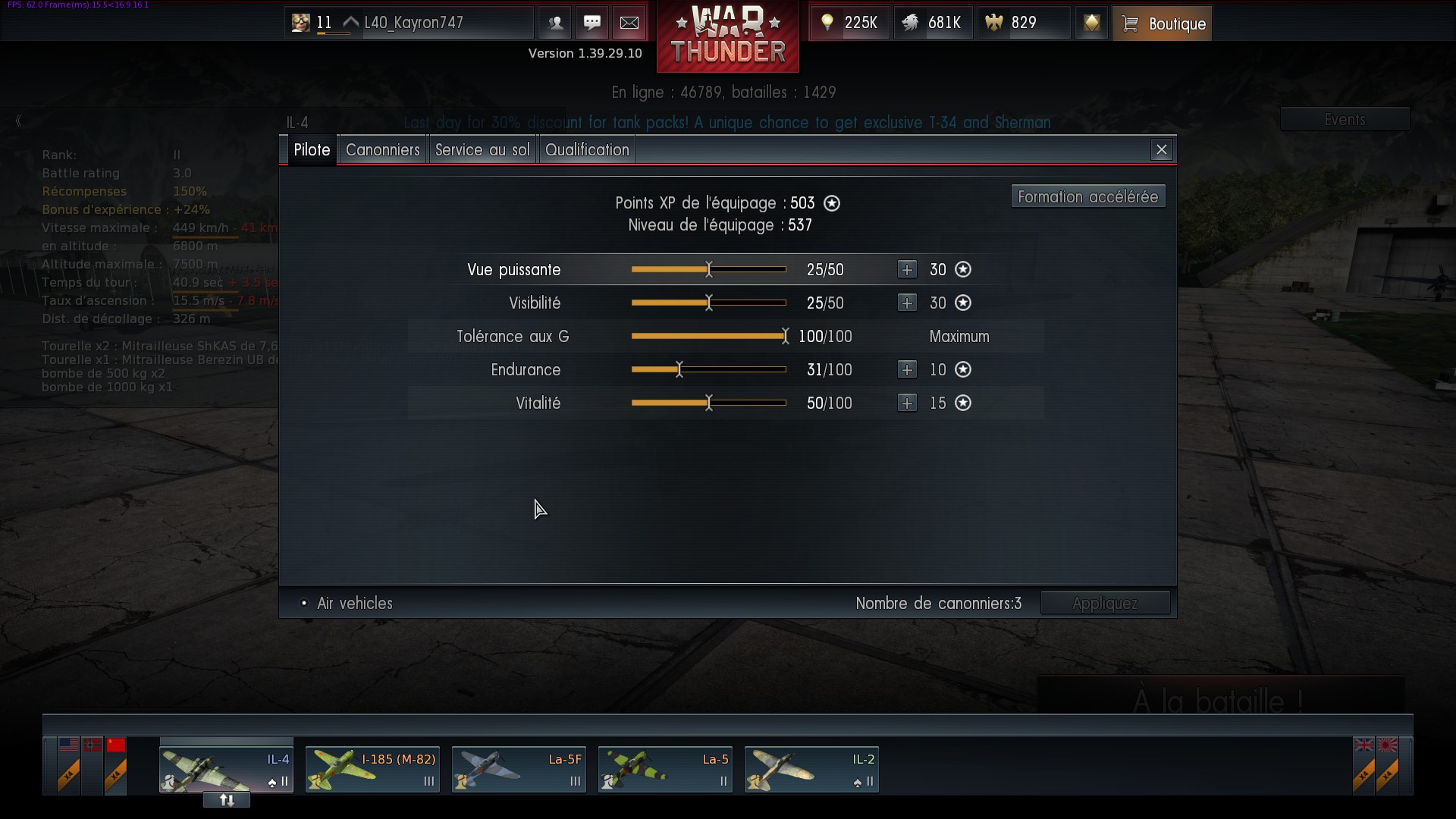Click the Vitalité skill slider

(x=708, y=403)
